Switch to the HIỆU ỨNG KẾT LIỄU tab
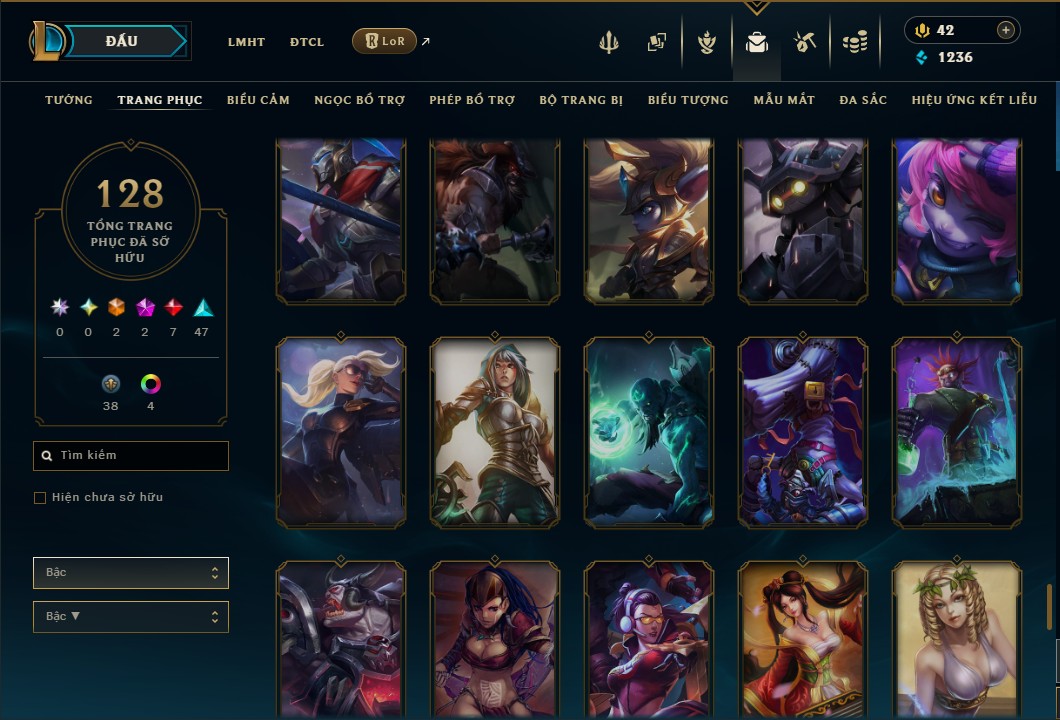1060x720 pixels. pyautogui.click(x=974, y=100)
